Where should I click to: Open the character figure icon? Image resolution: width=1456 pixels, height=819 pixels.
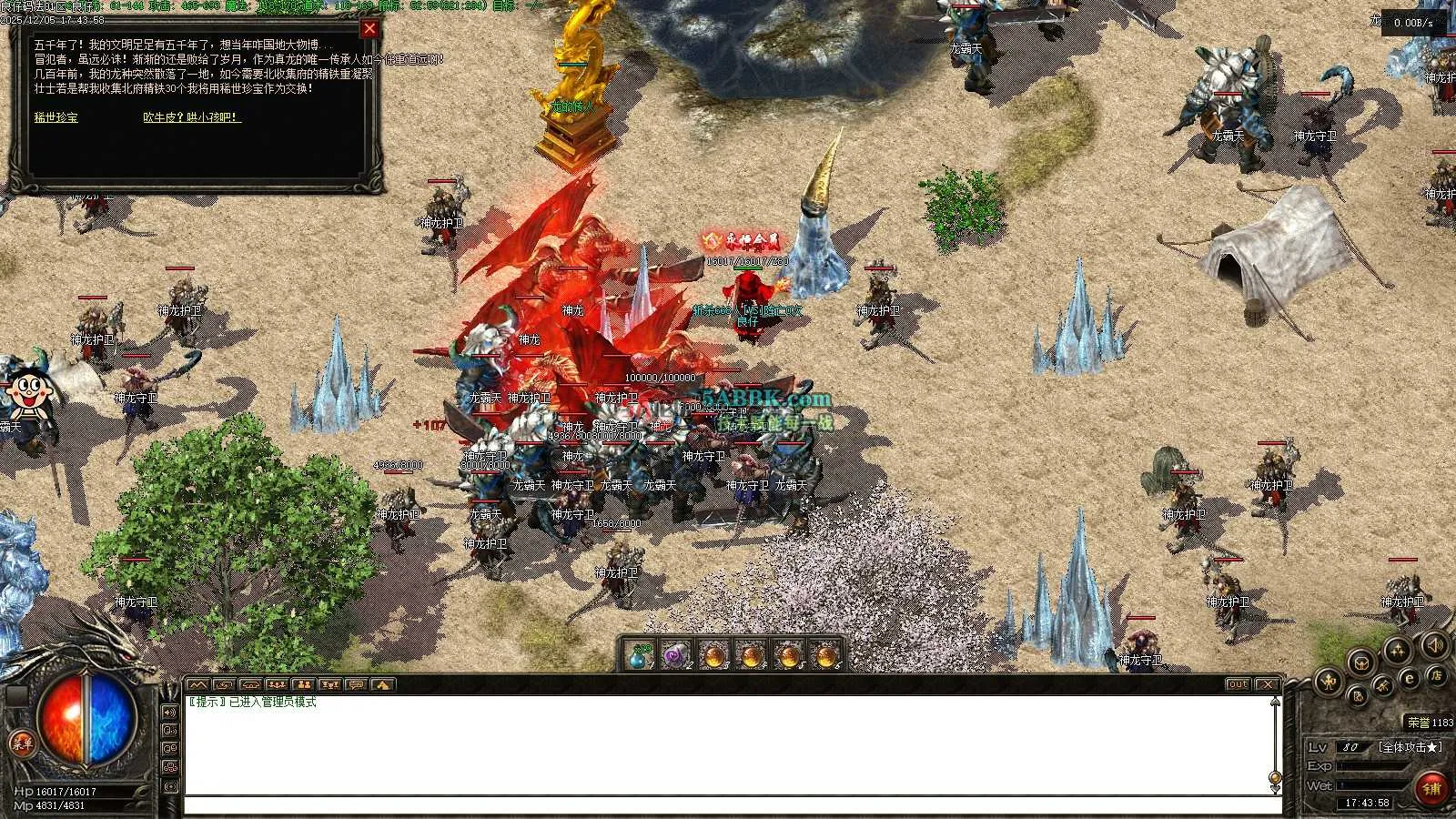1328,680
